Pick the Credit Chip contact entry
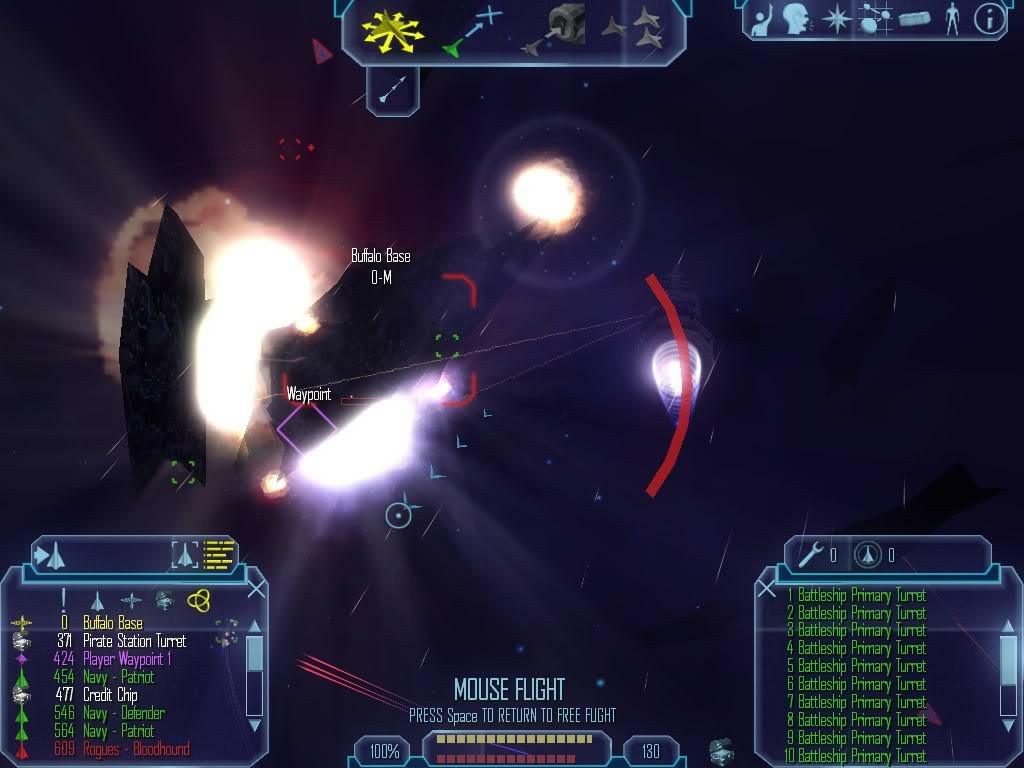The image size is (1024, 768). pos(110,695)
